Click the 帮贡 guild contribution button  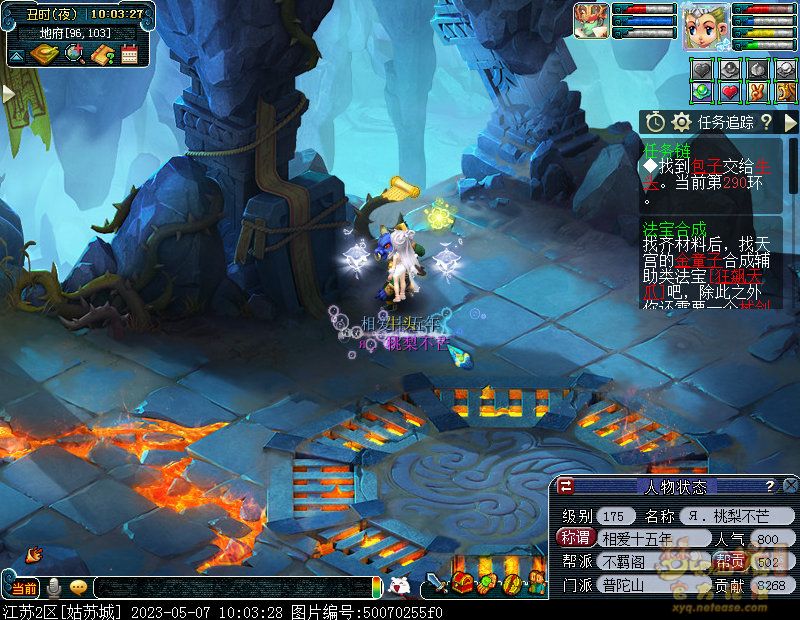click(x=730, y=561)
